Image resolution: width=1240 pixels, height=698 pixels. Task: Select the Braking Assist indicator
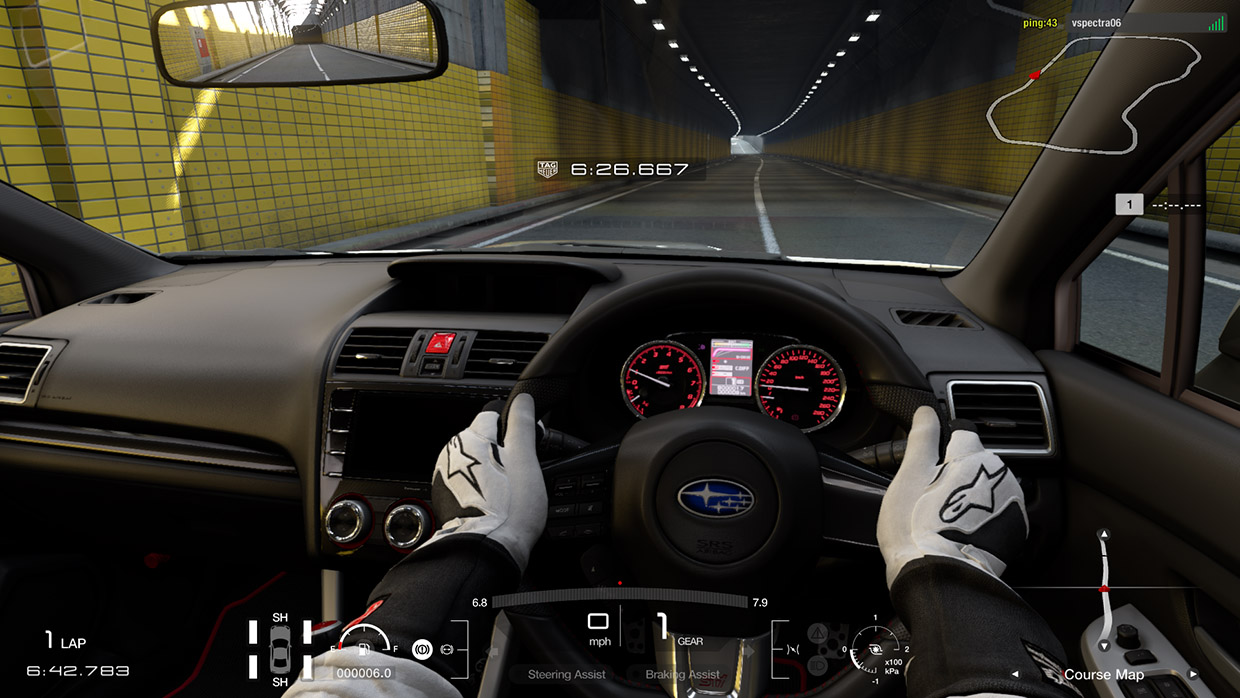(x=683, y=675)
